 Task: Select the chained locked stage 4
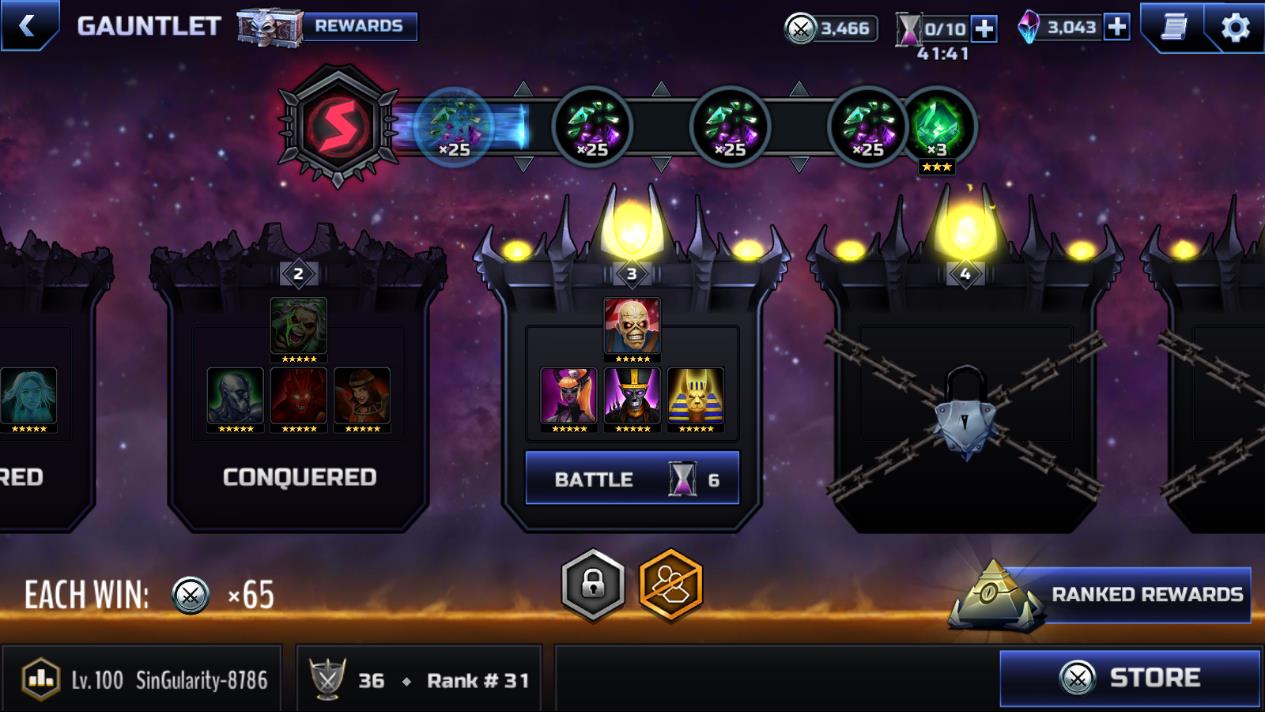click(x=965, y=400)
